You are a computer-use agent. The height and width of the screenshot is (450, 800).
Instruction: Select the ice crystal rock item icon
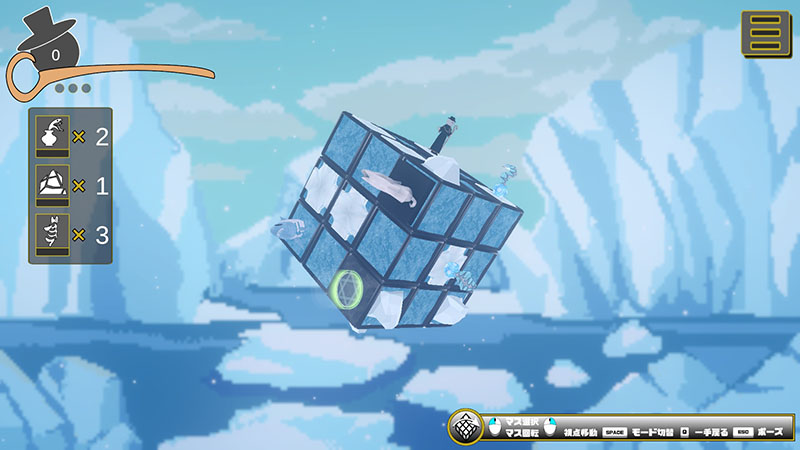point(53,185)
